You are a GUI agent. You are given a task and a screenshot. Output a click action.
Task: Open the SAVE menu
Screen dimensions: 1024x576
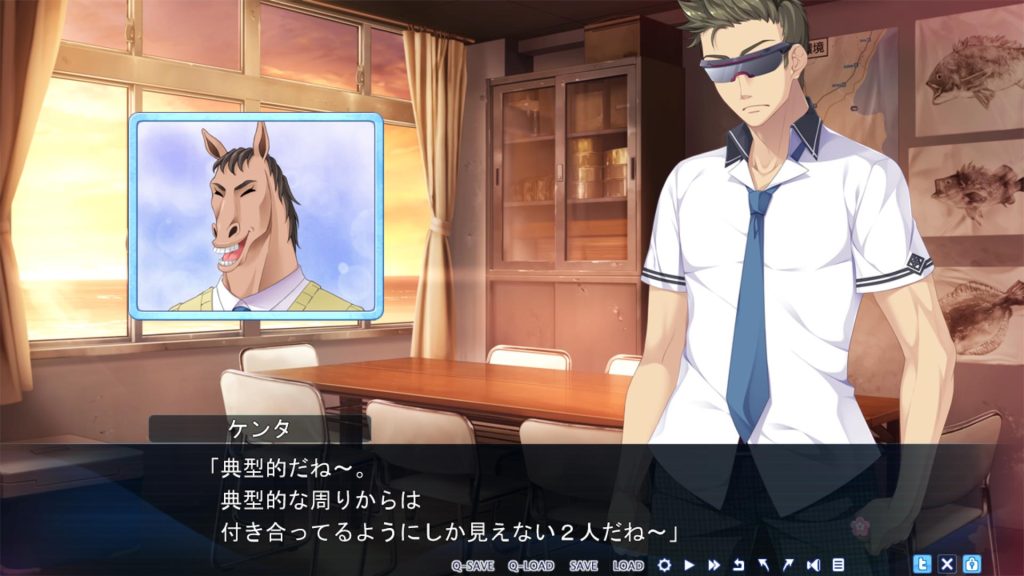pos(583,565)
